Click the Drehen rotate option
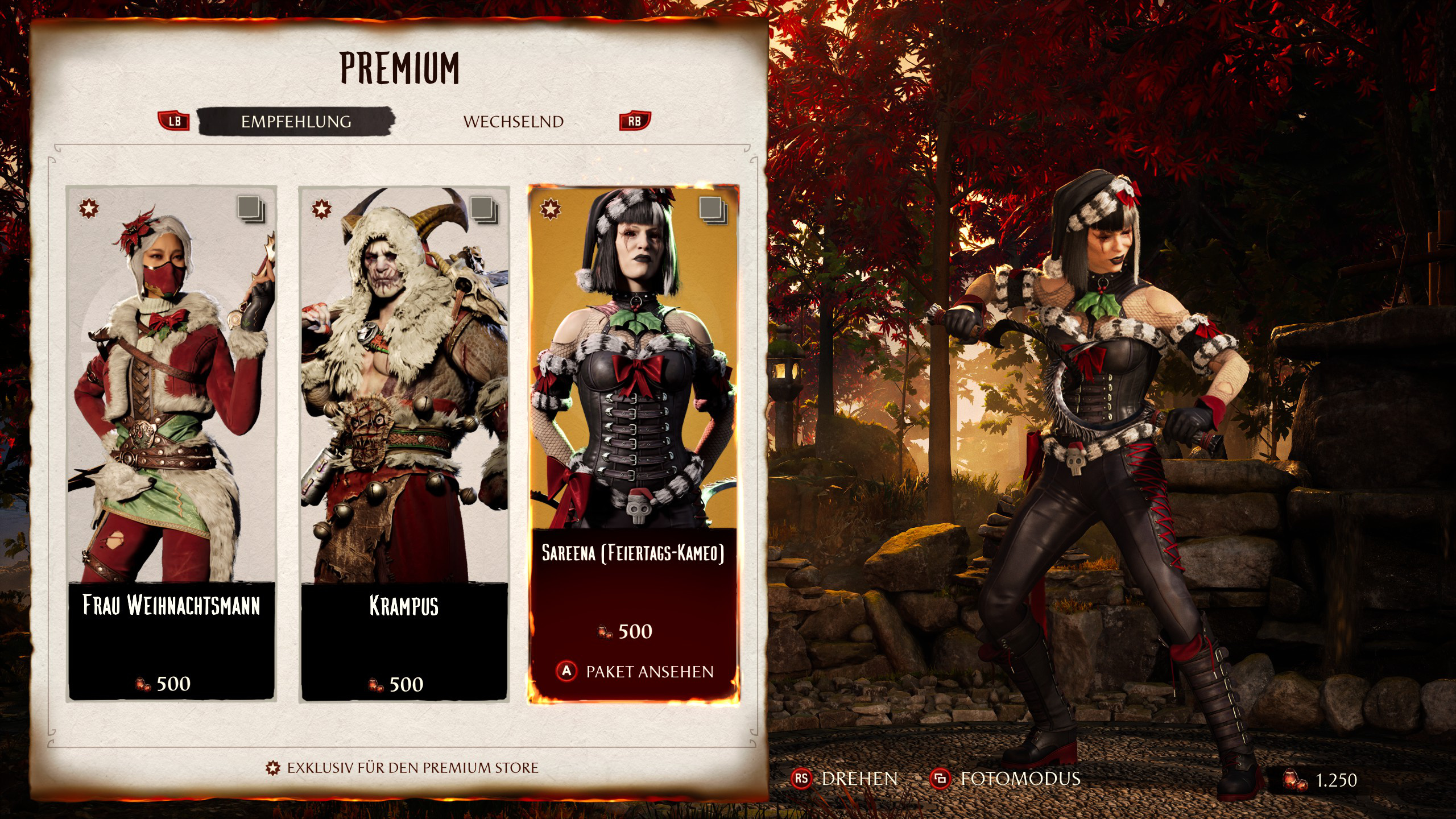 click(x=845, y=779)
